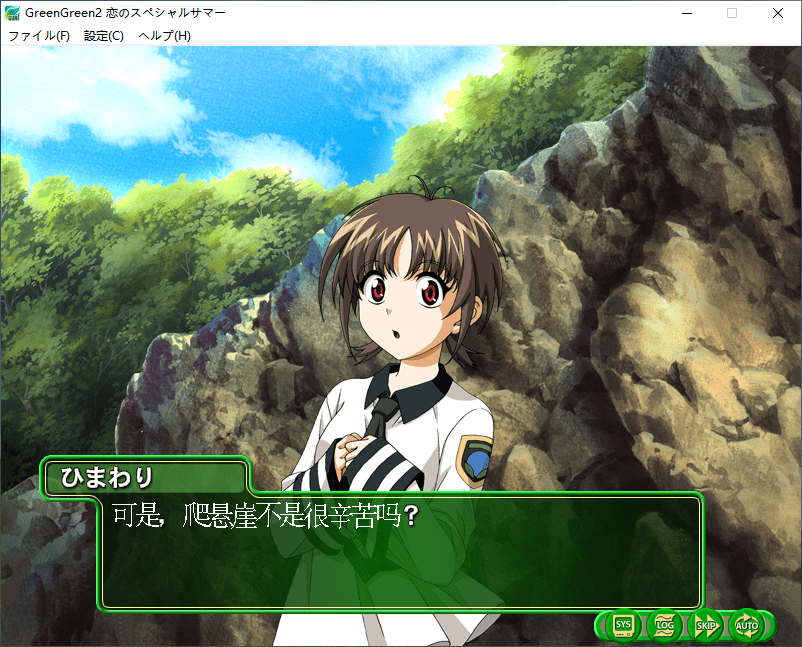The image size is (802, 647).
Task: Show the LOG message history
Action: pyautogui.click(x=665, y=626)
